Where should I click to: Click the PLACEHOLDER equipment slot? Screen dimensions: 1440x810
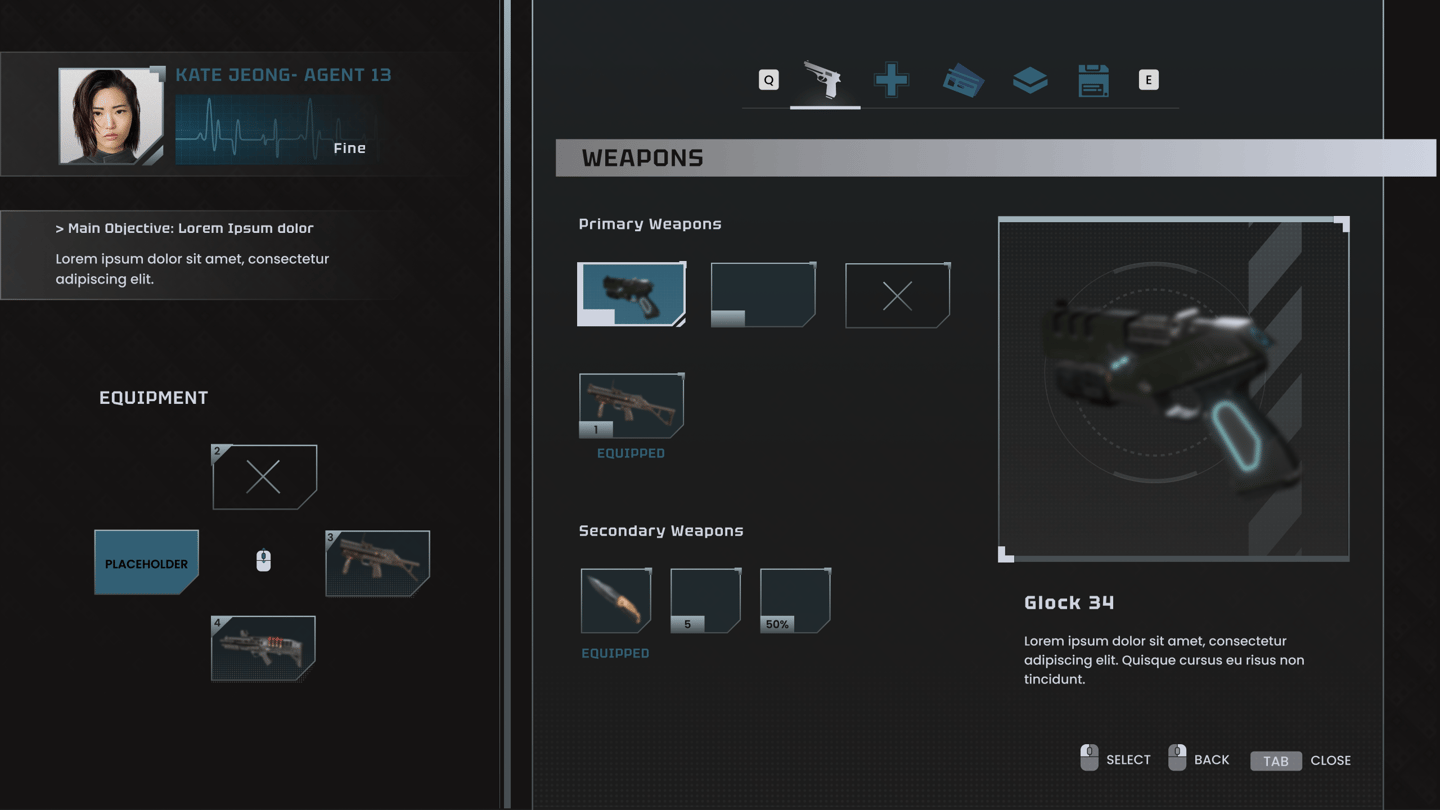146,562
